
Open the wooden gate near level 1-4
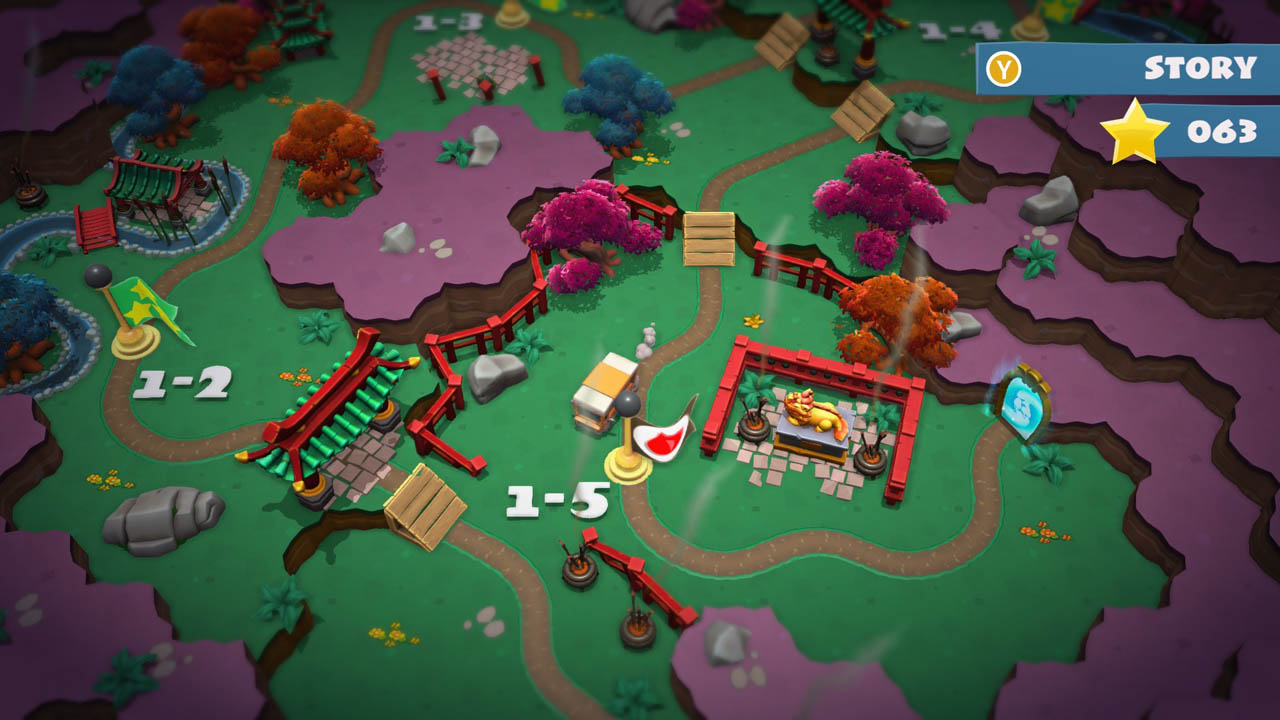pos(862,110)
